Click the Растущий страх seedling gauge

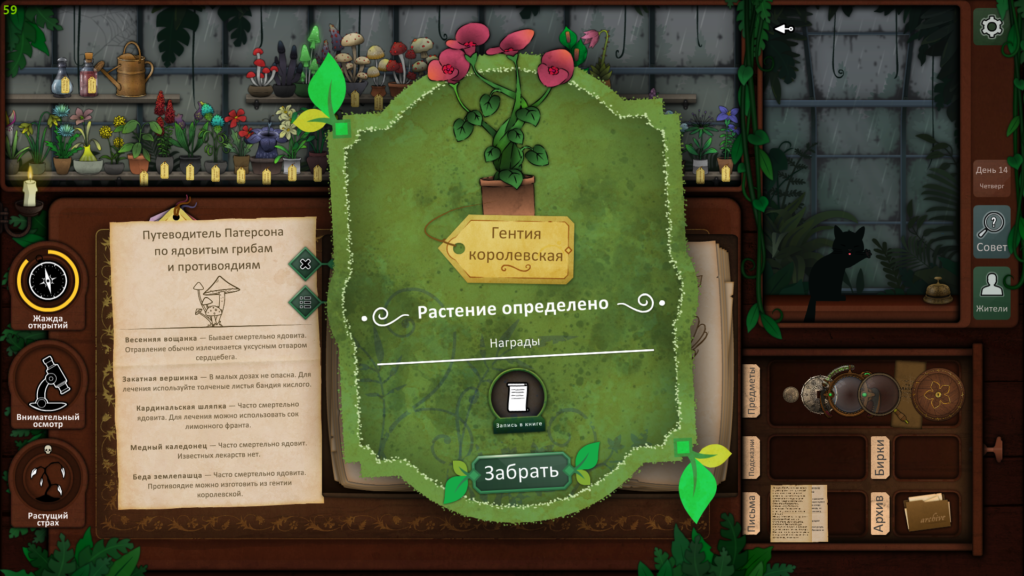[x=48, y=482]
